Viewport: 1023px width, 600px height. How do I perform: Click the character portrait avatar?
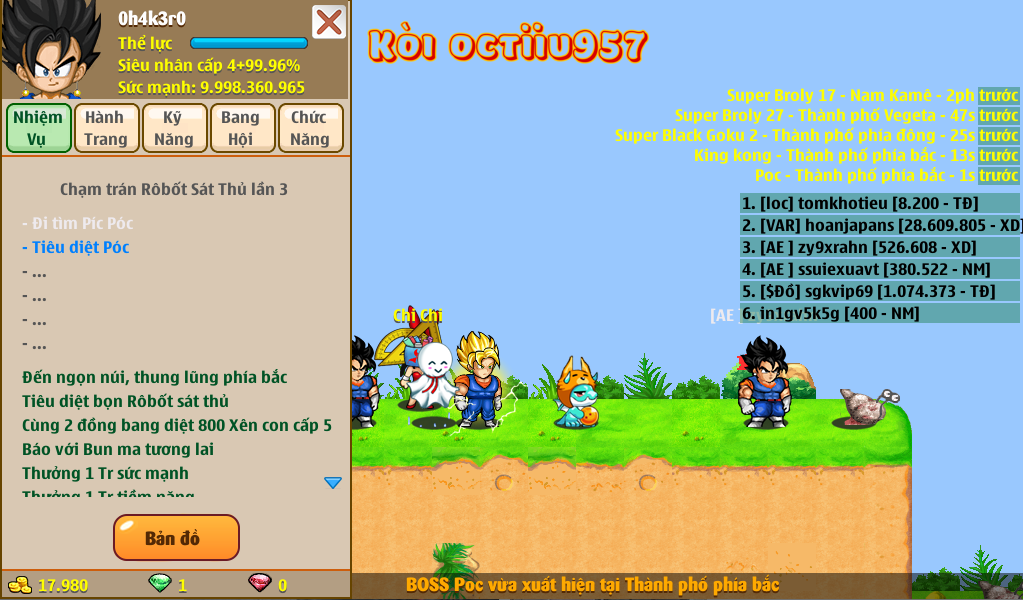[51, 50]
